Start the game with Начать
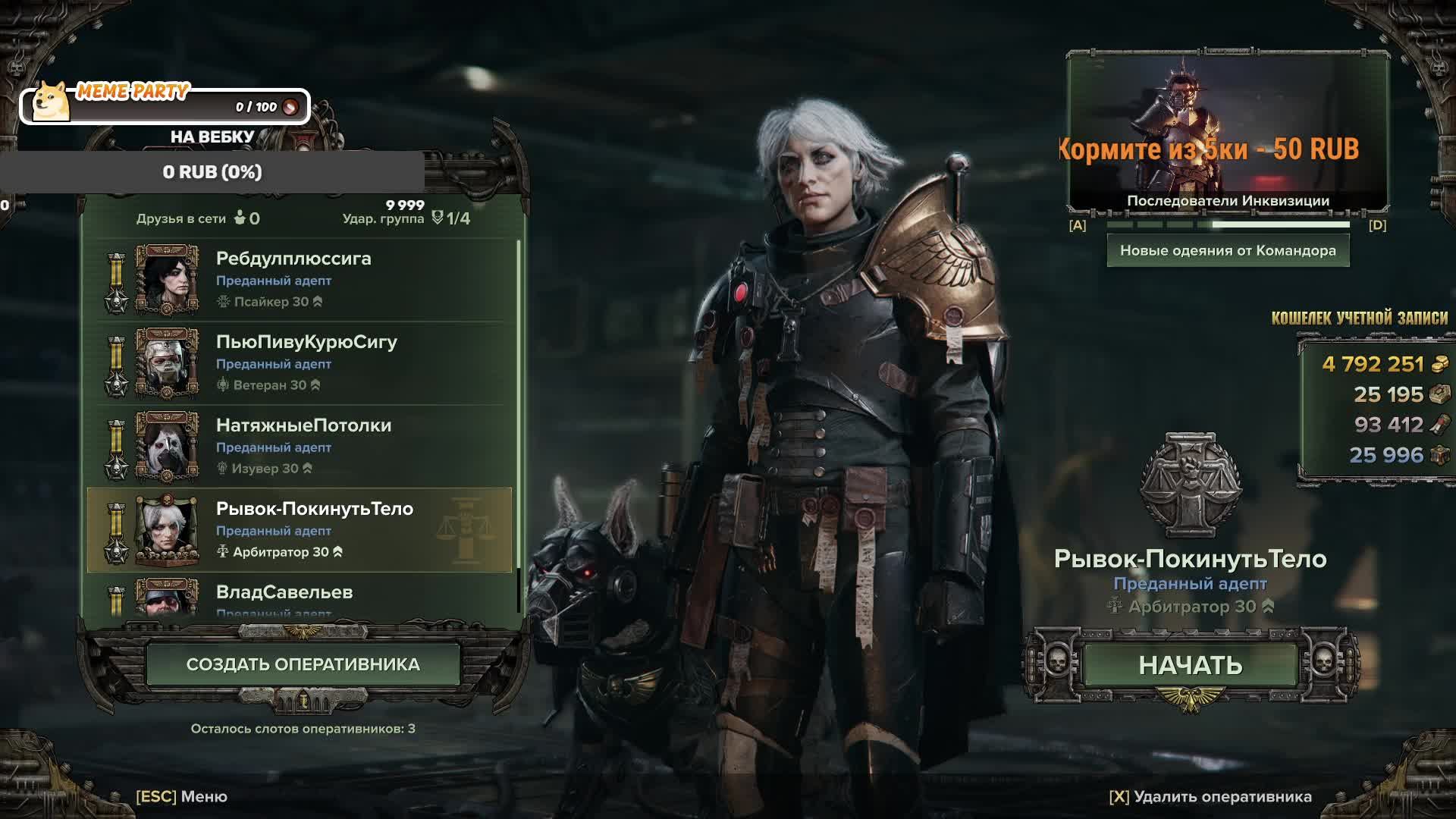The height and width of the screenshot is (819, 1456). tap(1190, 665)
